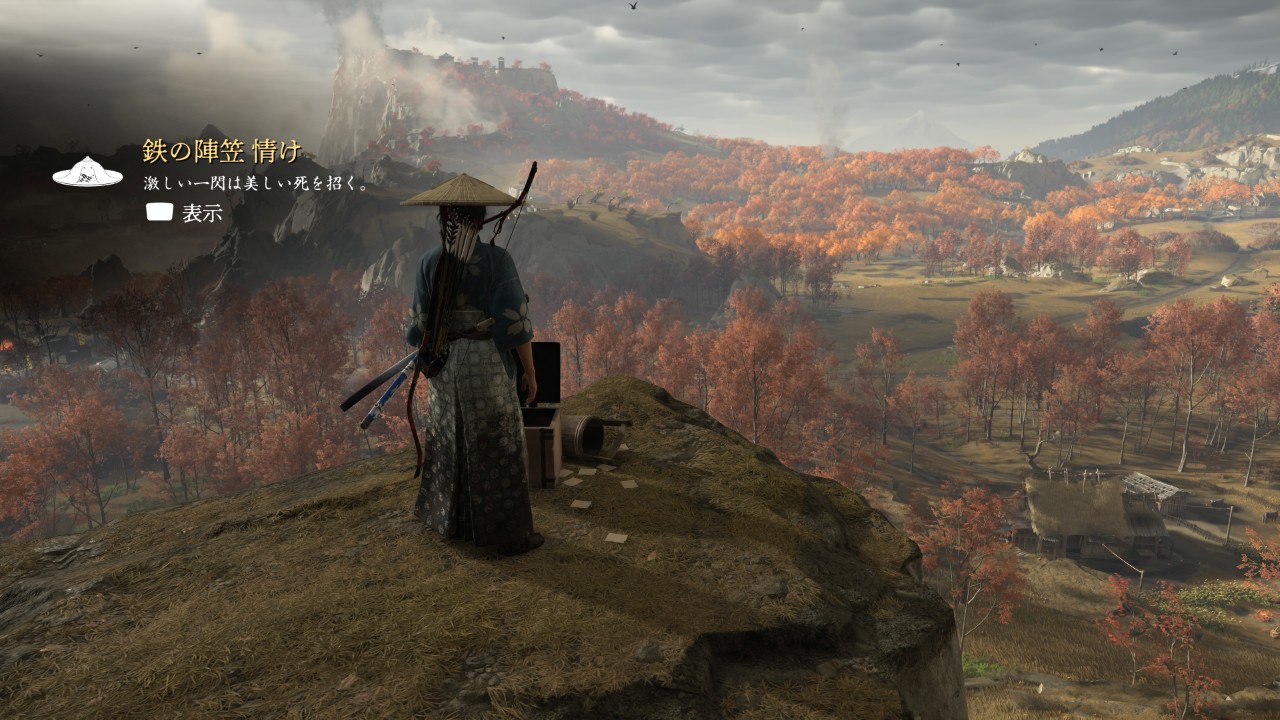Image resolution: width=1280 pixels, height=720 pixels.
Task: Open the 鉄の陣笠 情け item notification title
Action: pyautogui.click(x=222, y=152)
